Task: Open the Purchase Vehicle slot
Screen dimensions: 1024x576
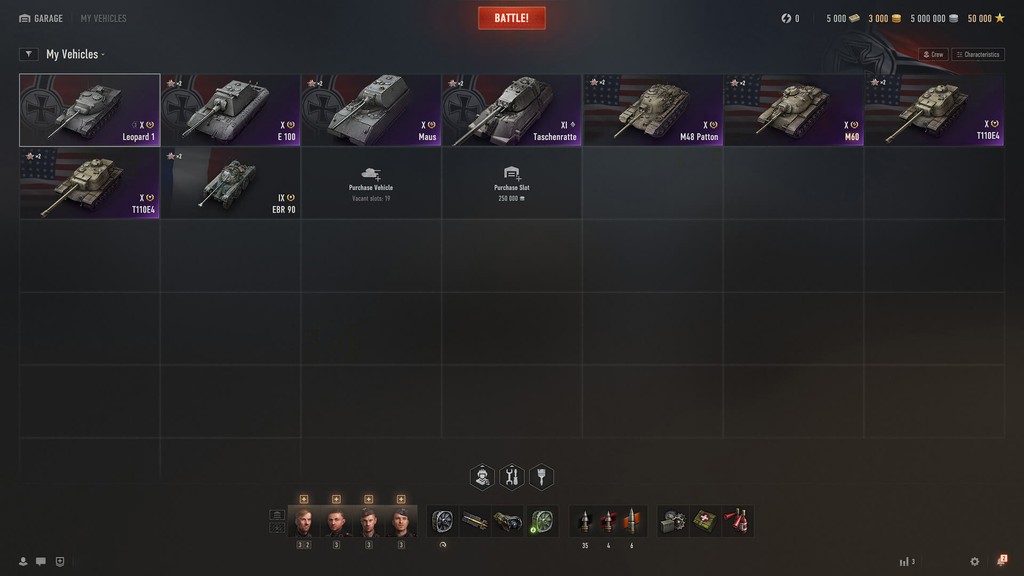Action: click(371, 183)
